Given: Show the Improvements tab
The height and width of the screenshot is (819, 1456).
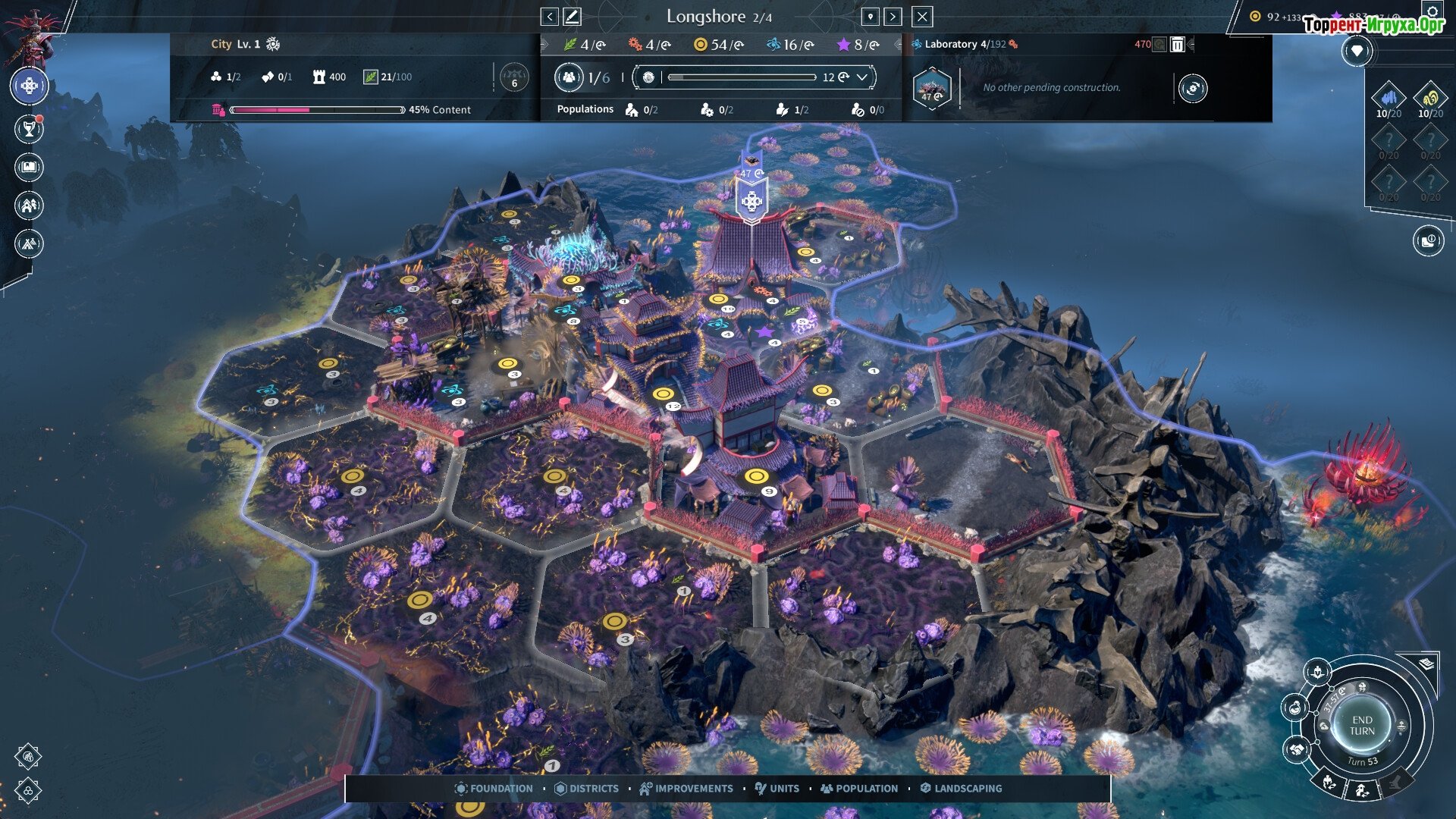Looking at the screenshot, I should click(x=686, y=789).
